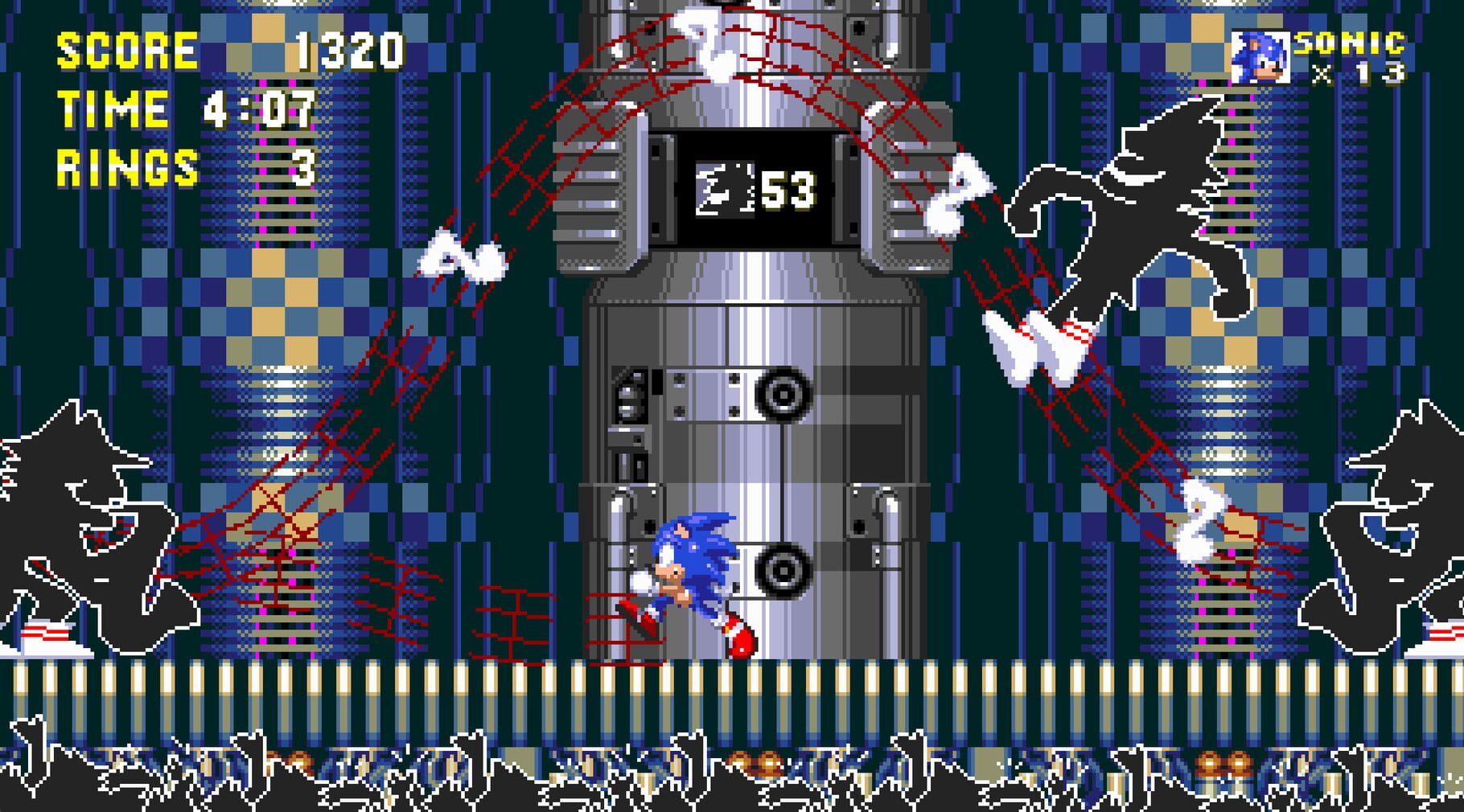Click the shadow figure in the bottom-right corner
Viewport: 1464px width, 812px height.
[1392, 523]
